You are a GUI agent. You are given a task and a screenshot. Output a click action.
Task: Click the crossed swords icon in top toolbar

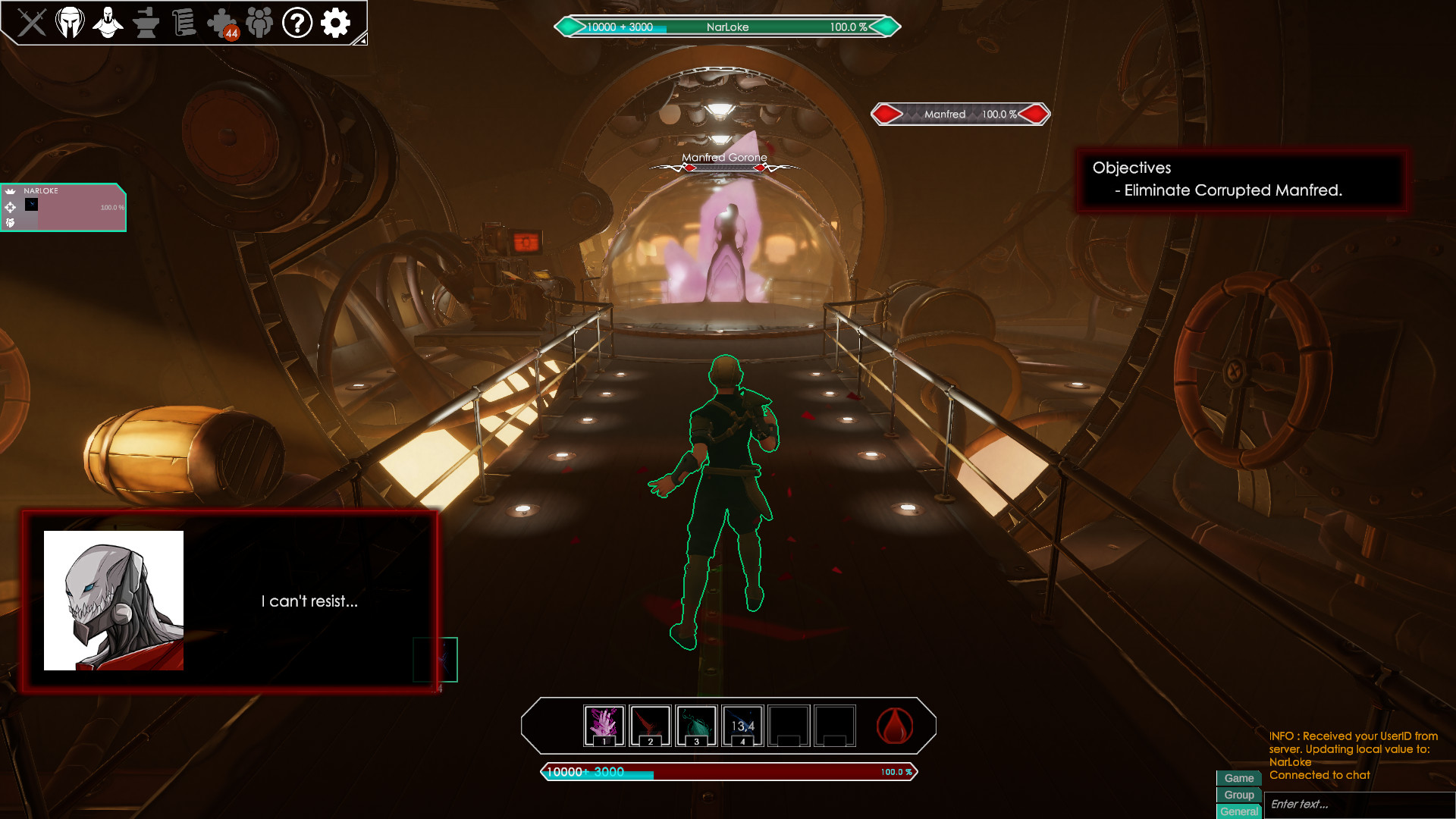[32, 23]
